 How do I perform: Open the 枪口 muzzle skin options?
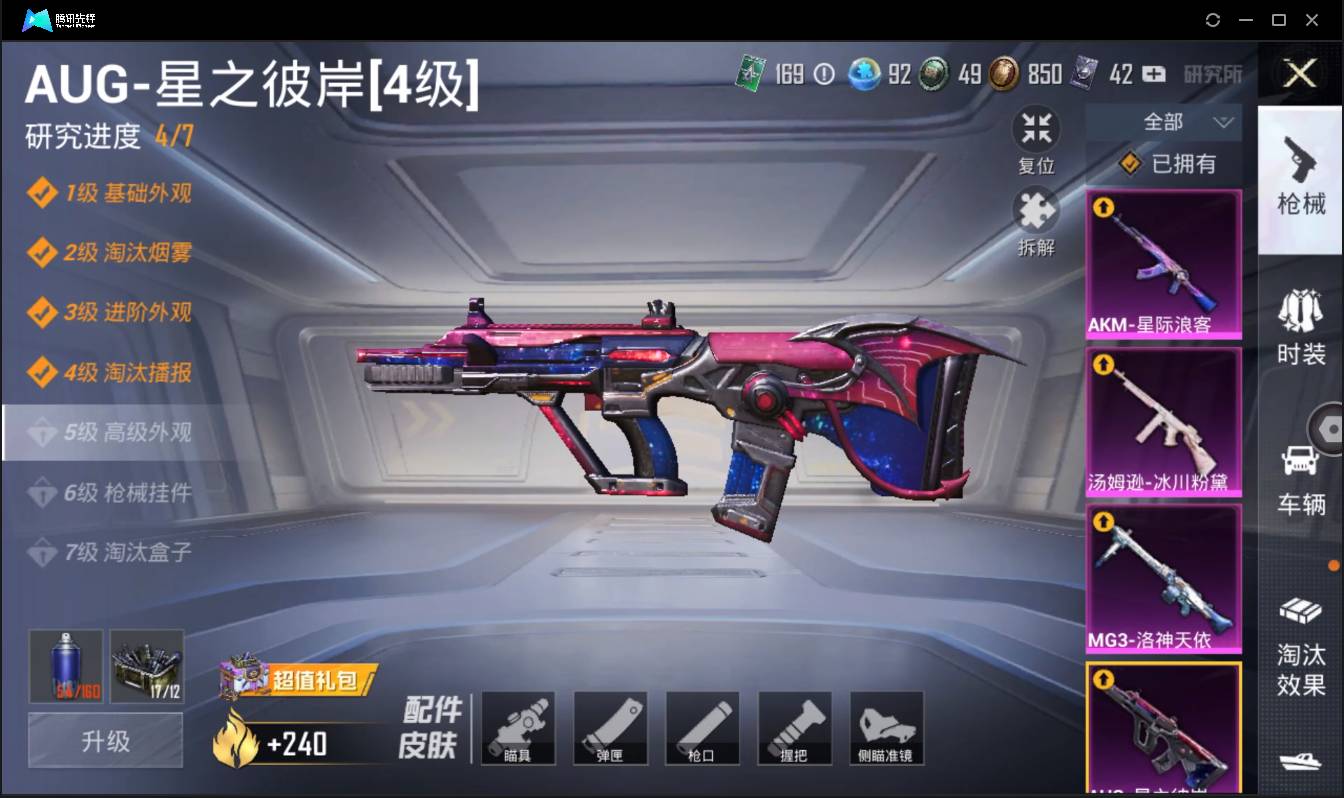pos(702,727)
